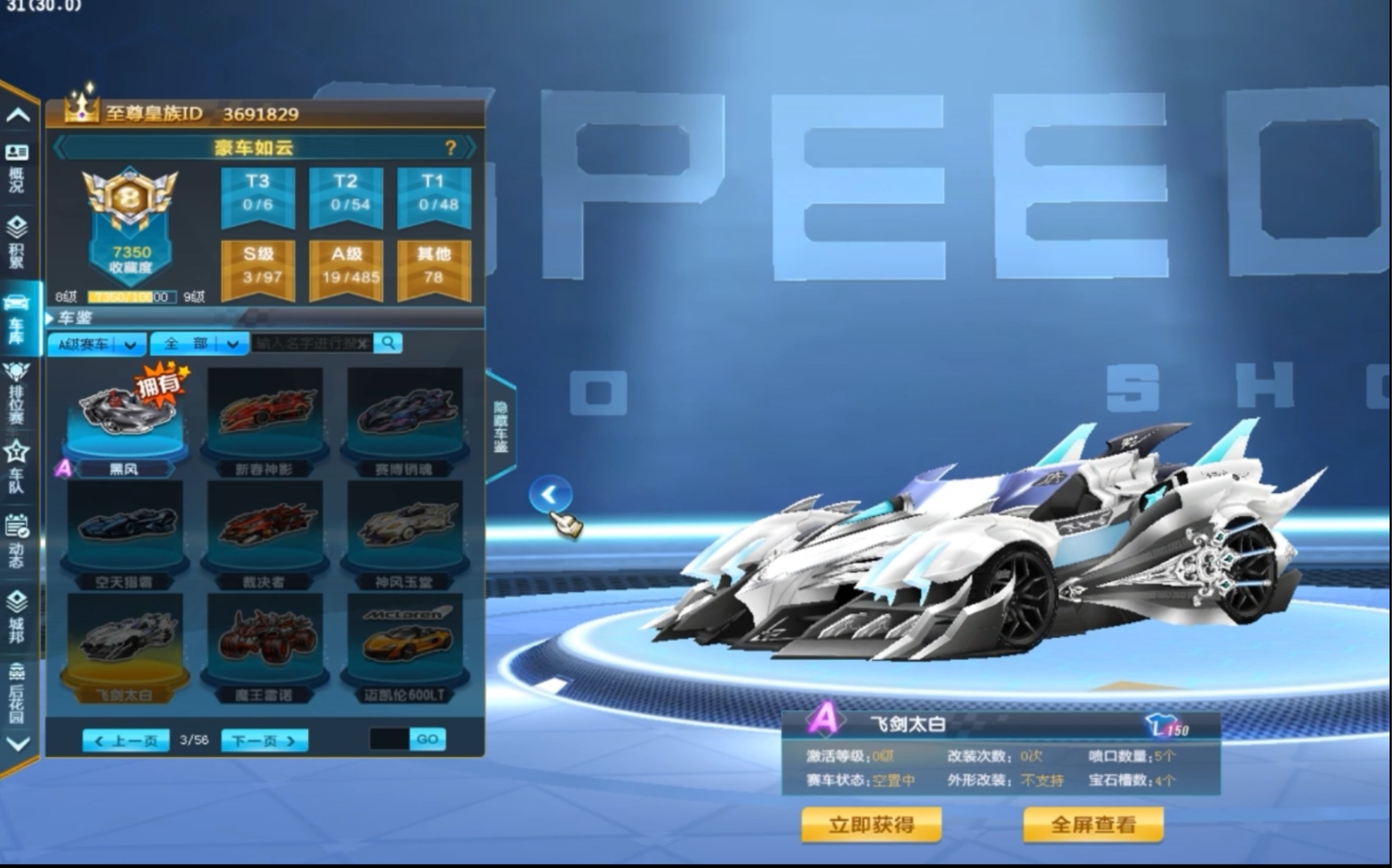Click the 立即获得 (get now) button
This screenshot has height=868, width=1392.
[x=871, y=825]
